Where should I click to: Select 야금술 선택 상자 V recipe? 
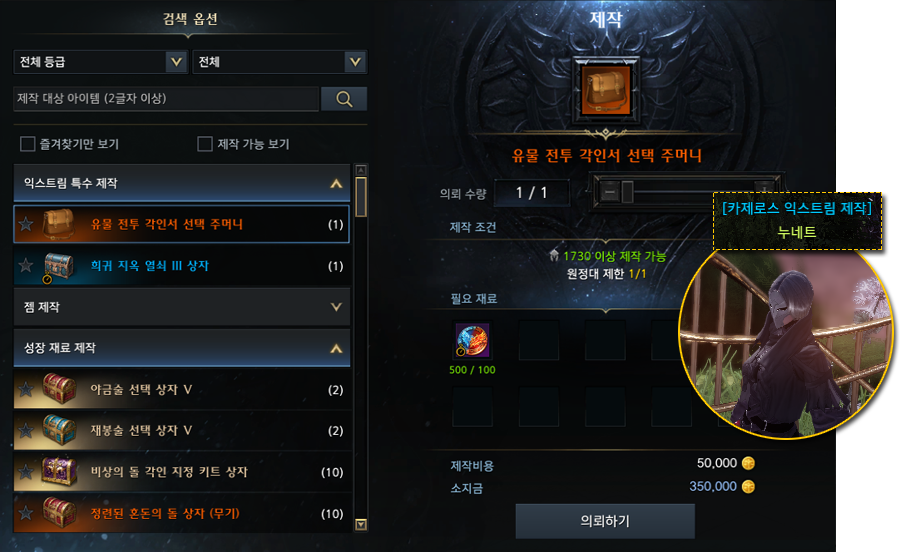pos(182,389)
